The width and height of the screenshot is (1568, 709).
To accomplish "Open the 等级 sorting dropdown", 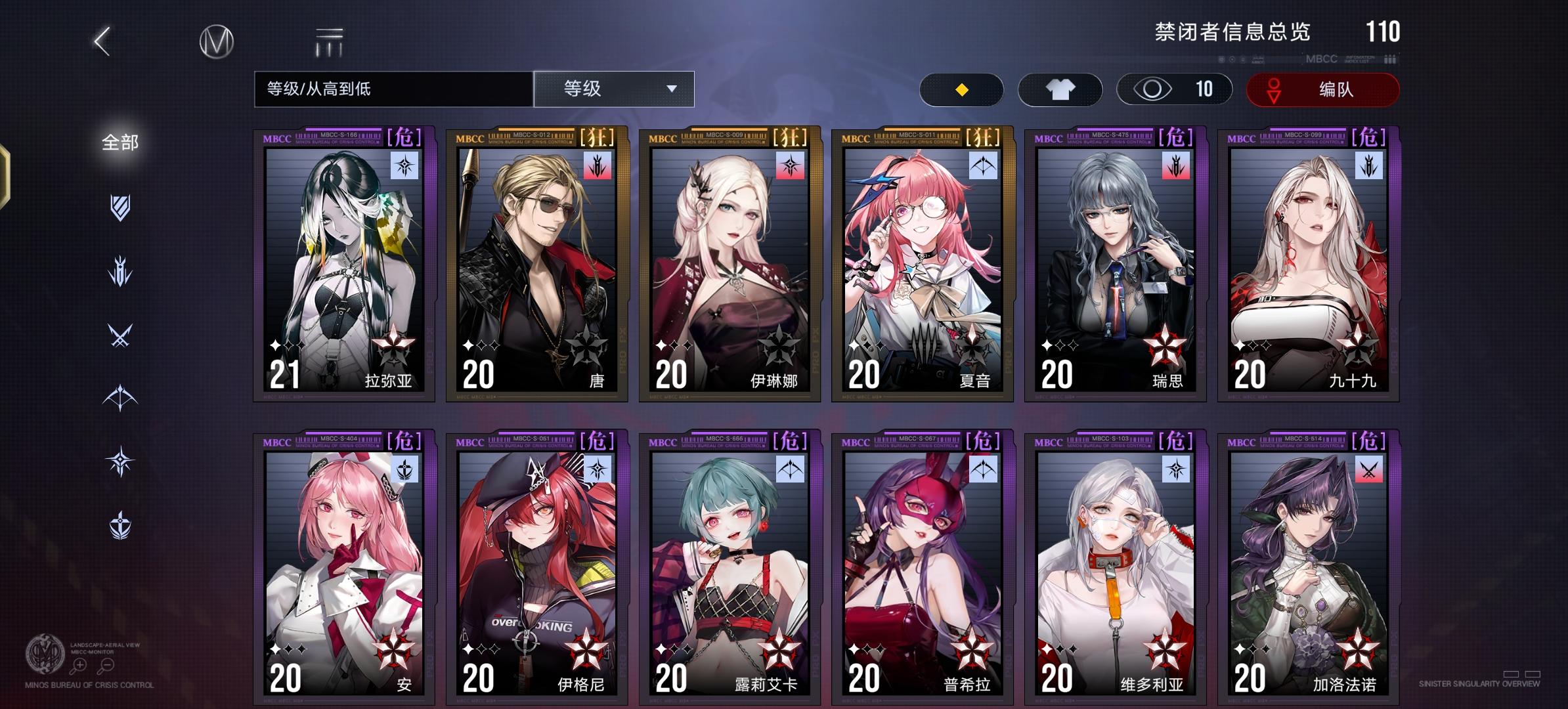I will point(613,89).
